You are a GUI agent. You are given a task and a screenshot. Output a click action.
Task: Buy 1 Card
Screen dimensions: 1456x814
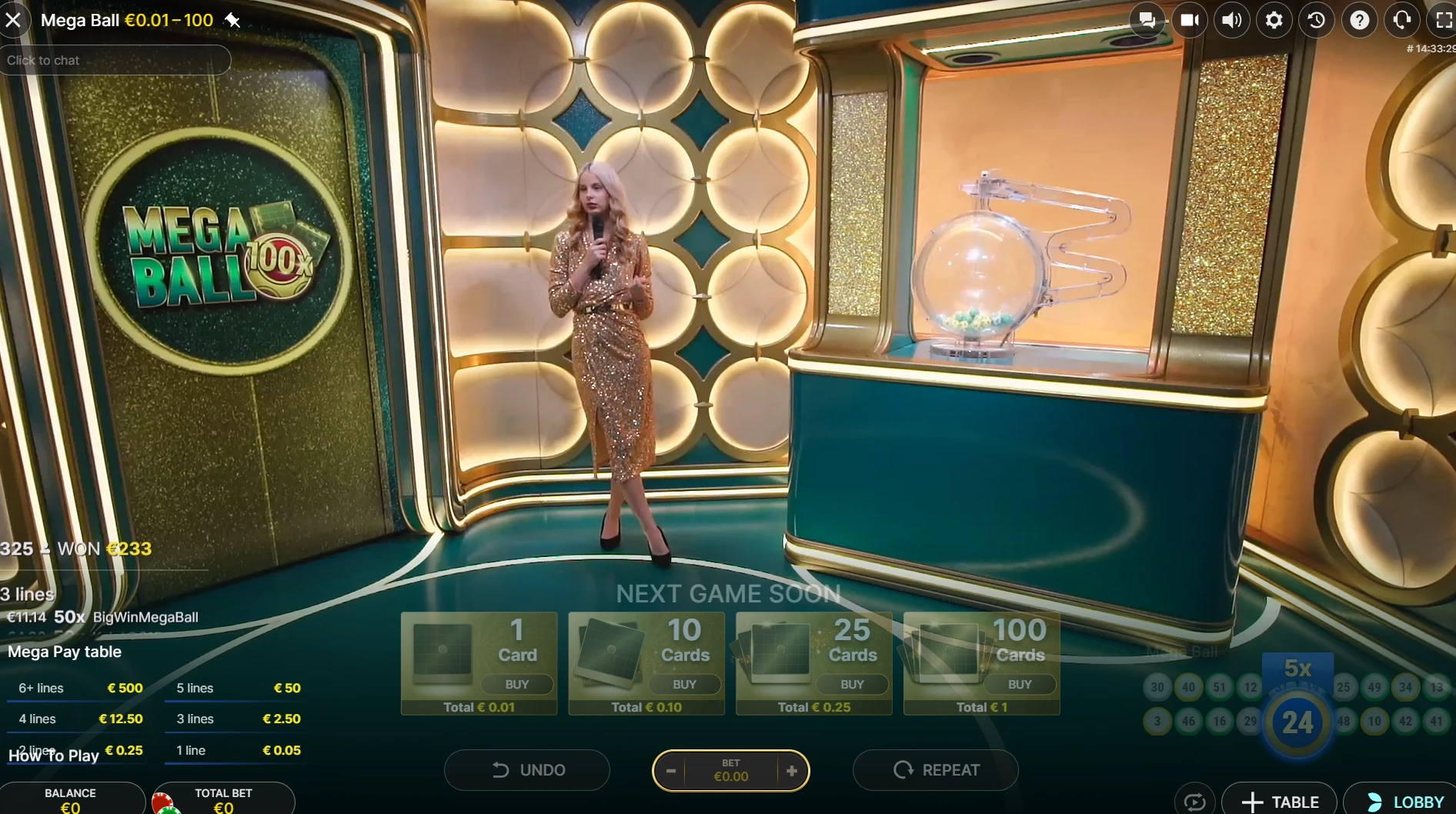pos(516,684)
